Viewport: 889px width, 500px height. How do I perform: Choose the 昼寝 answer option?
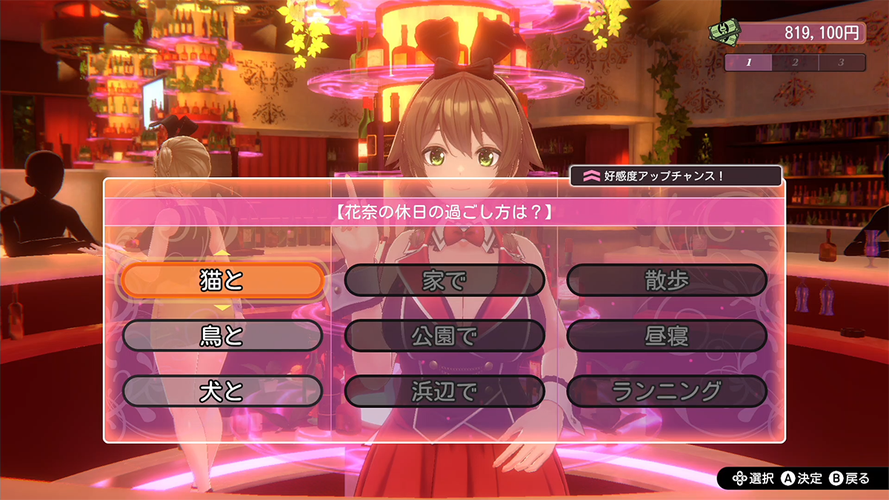coord(667,336)
